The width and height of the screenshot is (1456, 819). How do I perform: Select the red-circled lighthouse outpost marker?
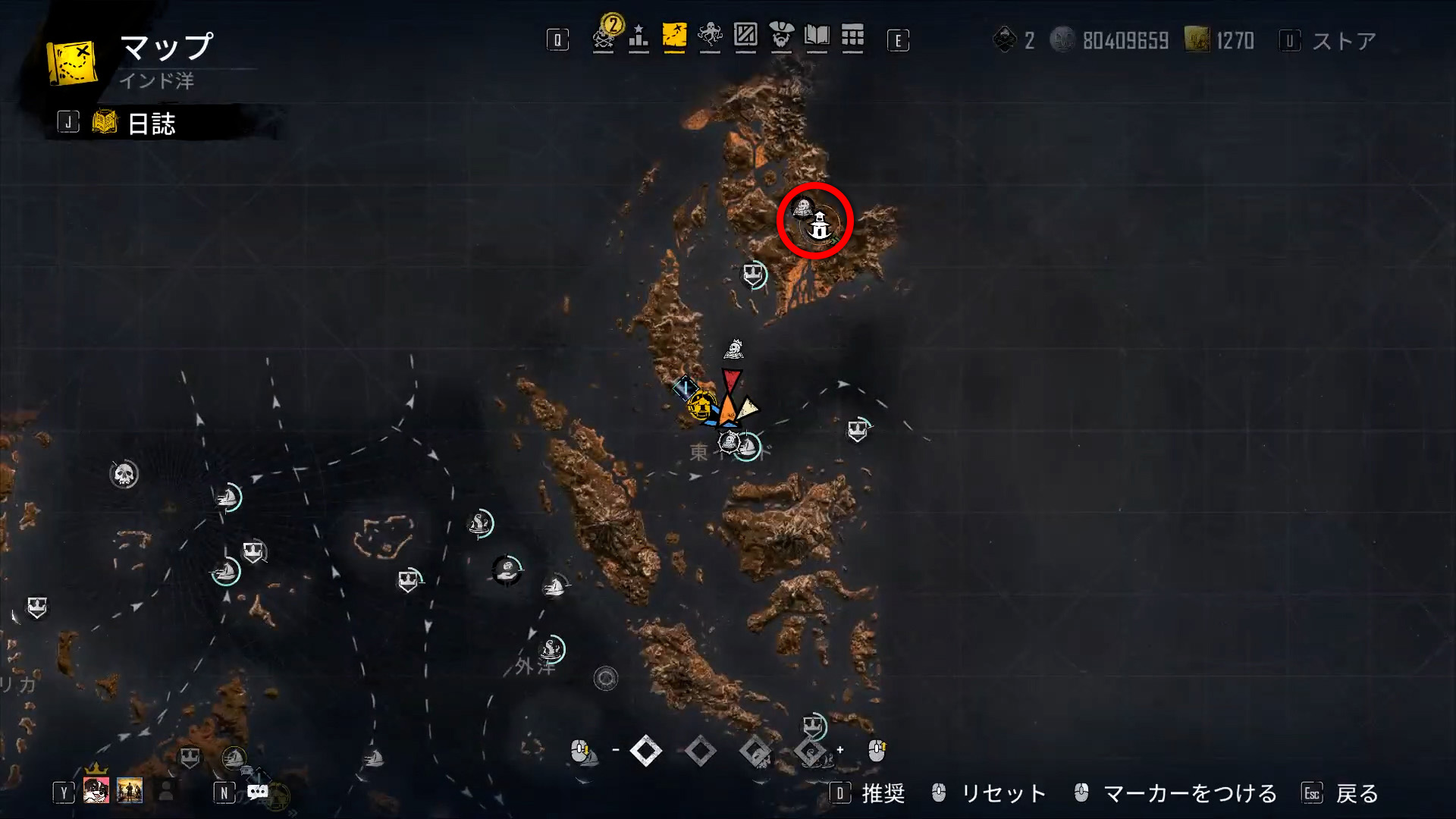click(819, 226)
